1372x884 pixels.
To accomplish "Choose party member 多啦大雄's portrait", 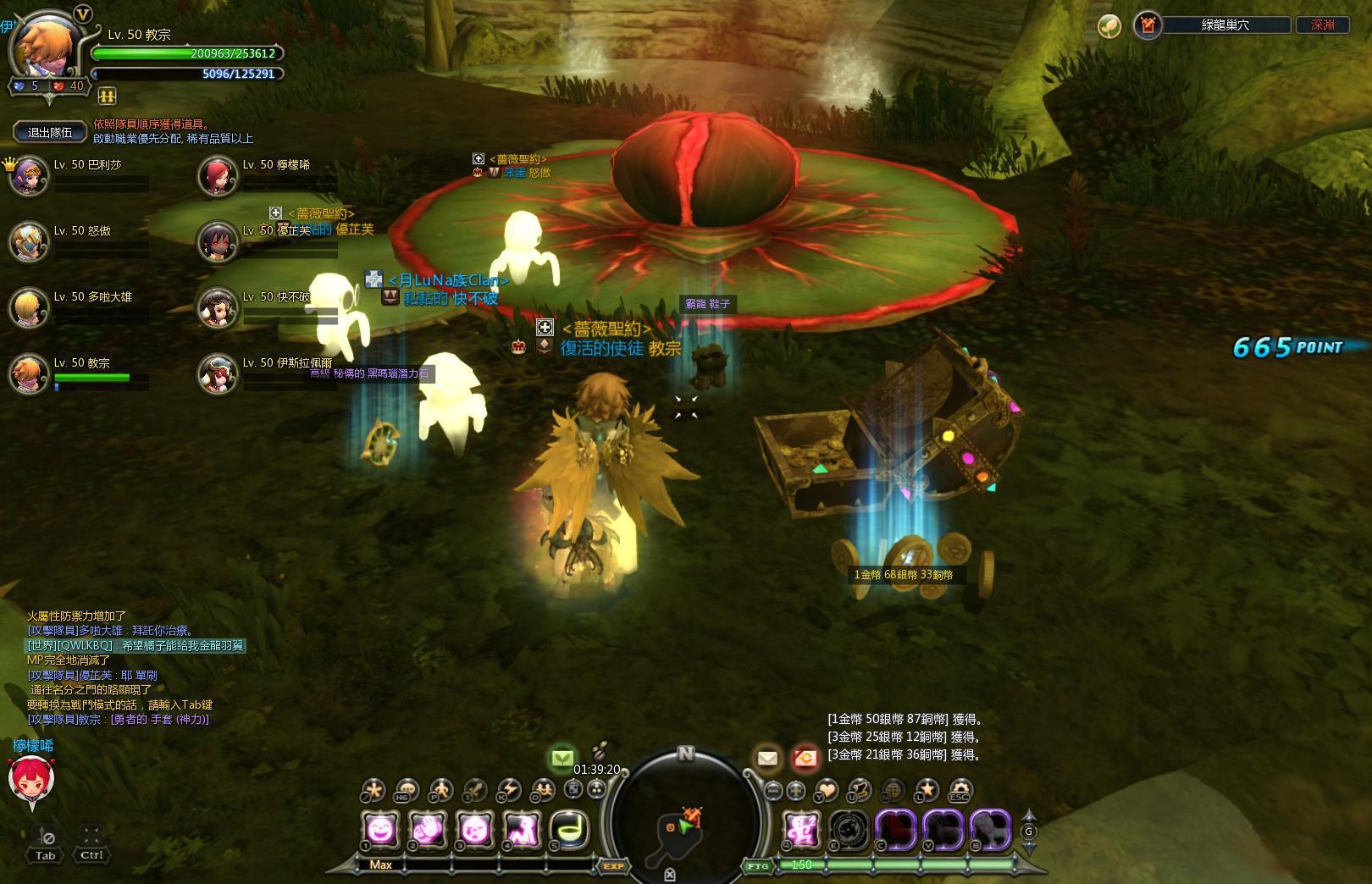I will click(30, 308).
